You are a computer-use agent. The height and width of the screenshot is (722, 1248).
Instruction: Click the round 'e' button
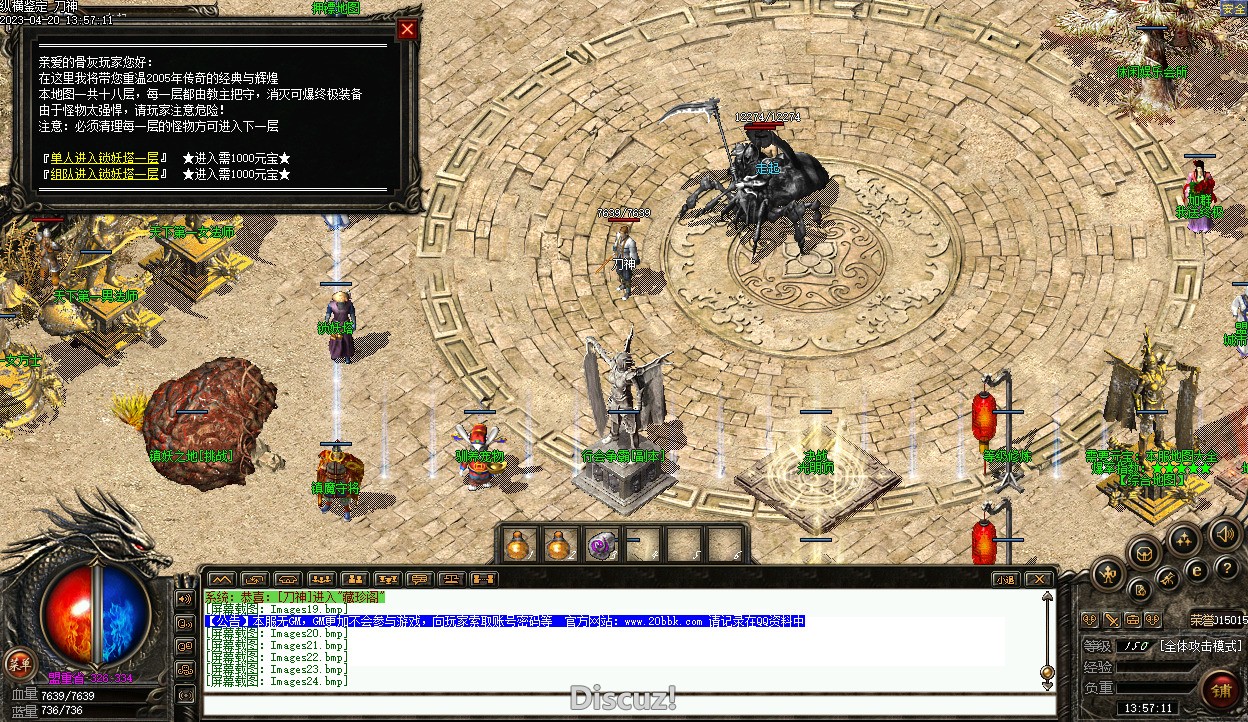1196,572
